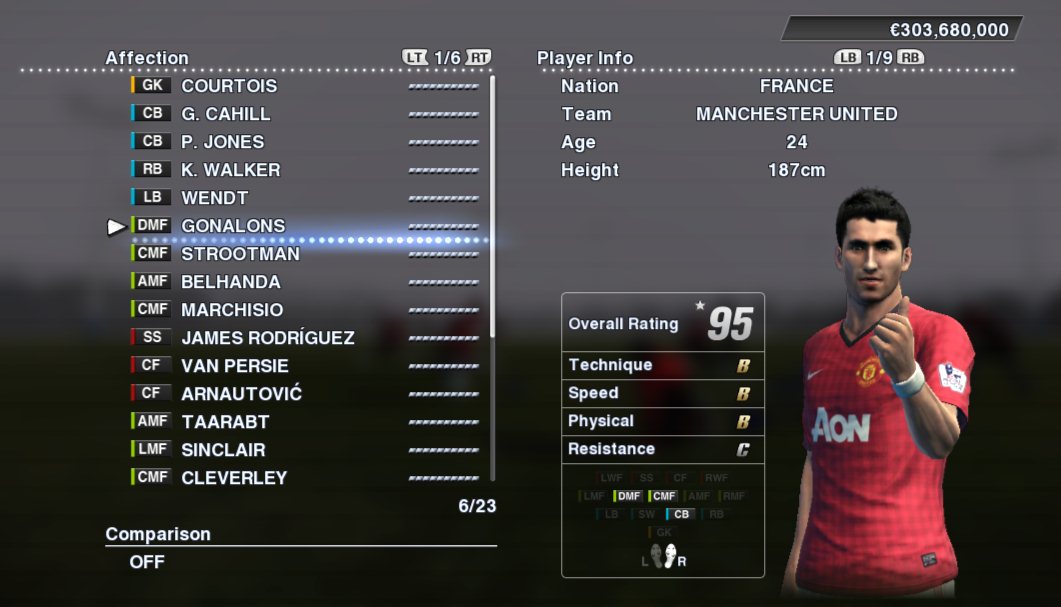This screenshot has height=607, width=1061.
Task: Select SINCLAIR the left midfielder
Action: 223,450
